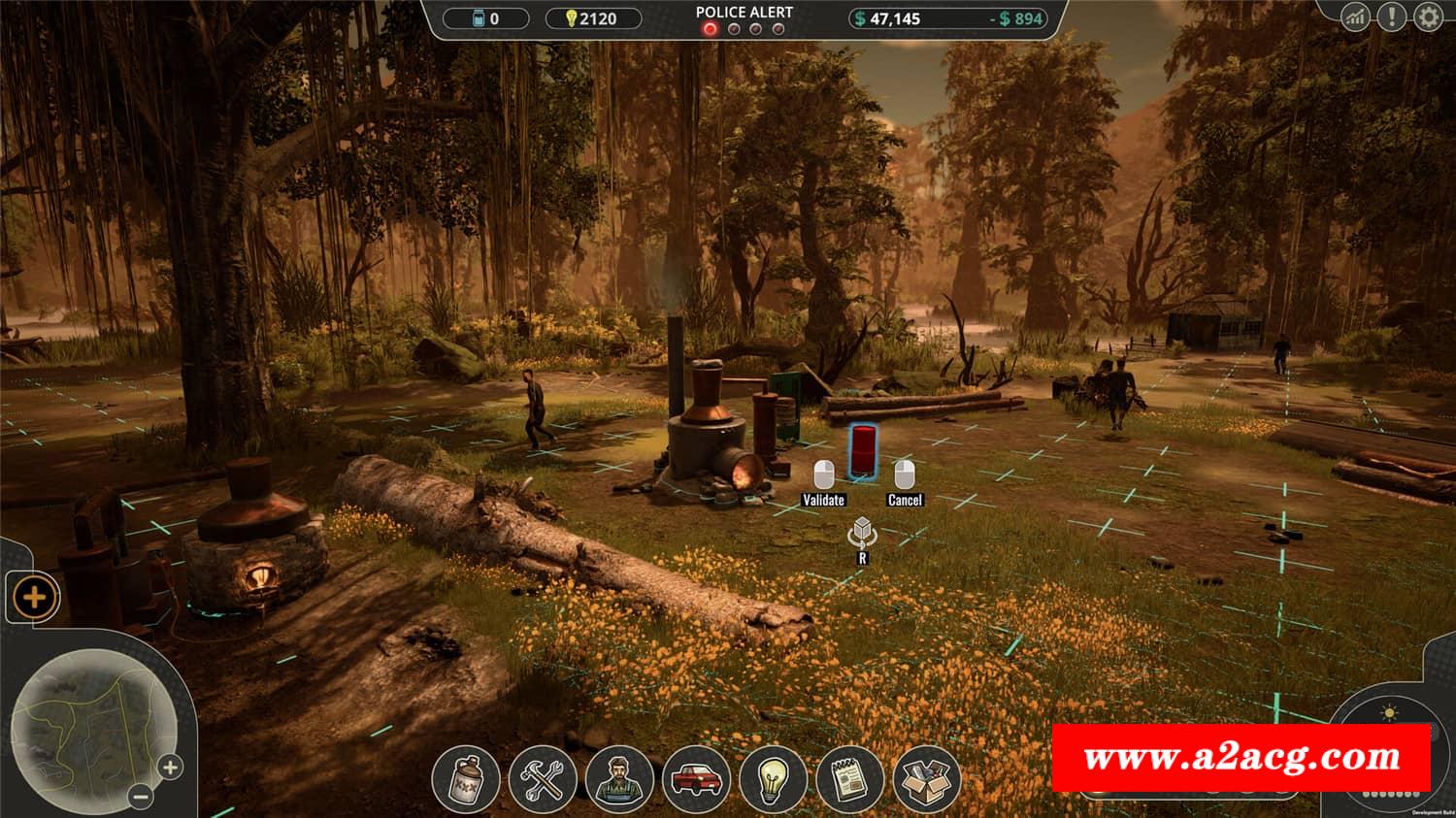The image size is (1456, 818).
Task: Open the a2acg.com website banner
Action: [1241, 757]
